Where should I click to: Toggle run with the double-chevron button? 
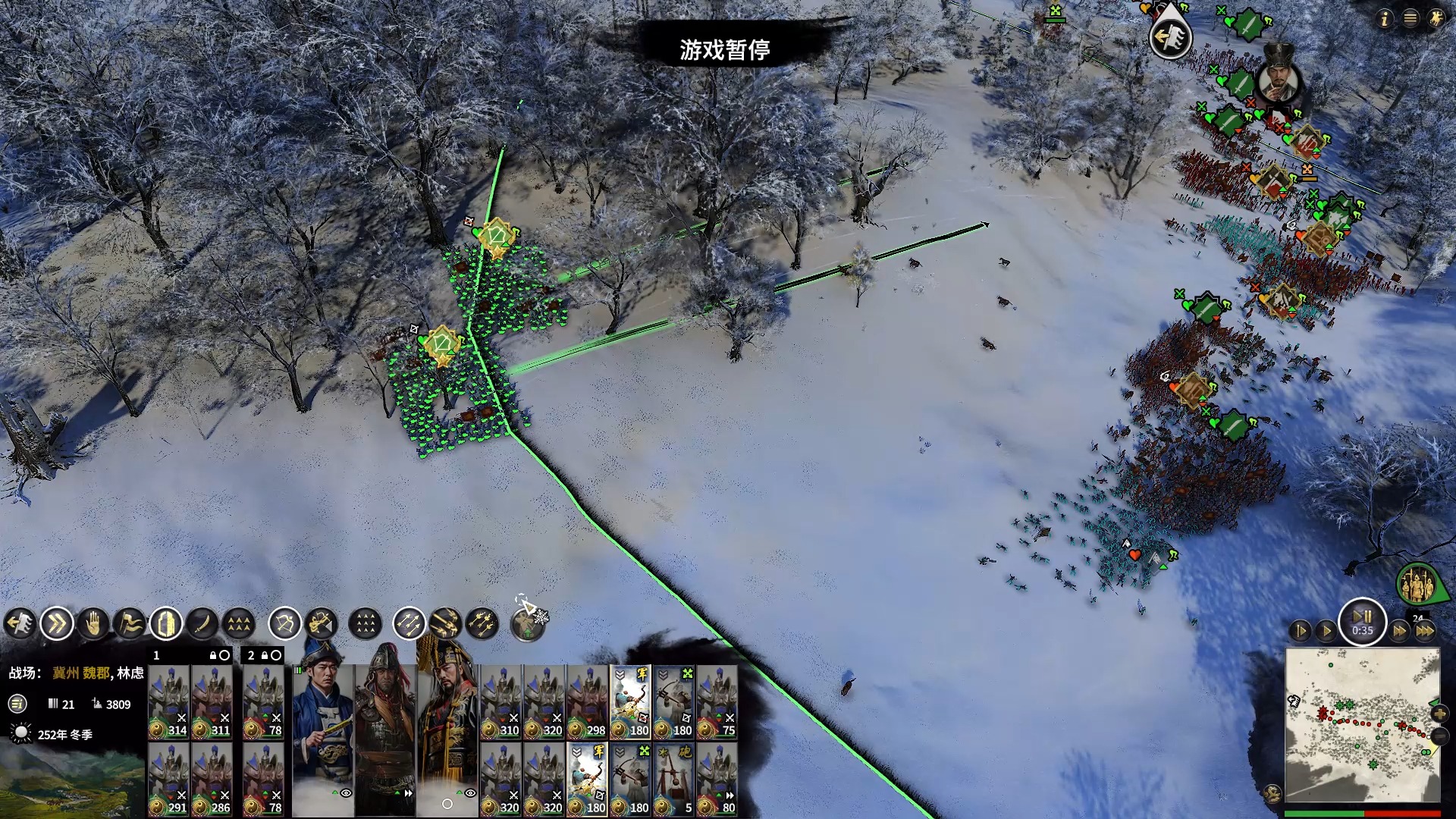tap(57, 624)
